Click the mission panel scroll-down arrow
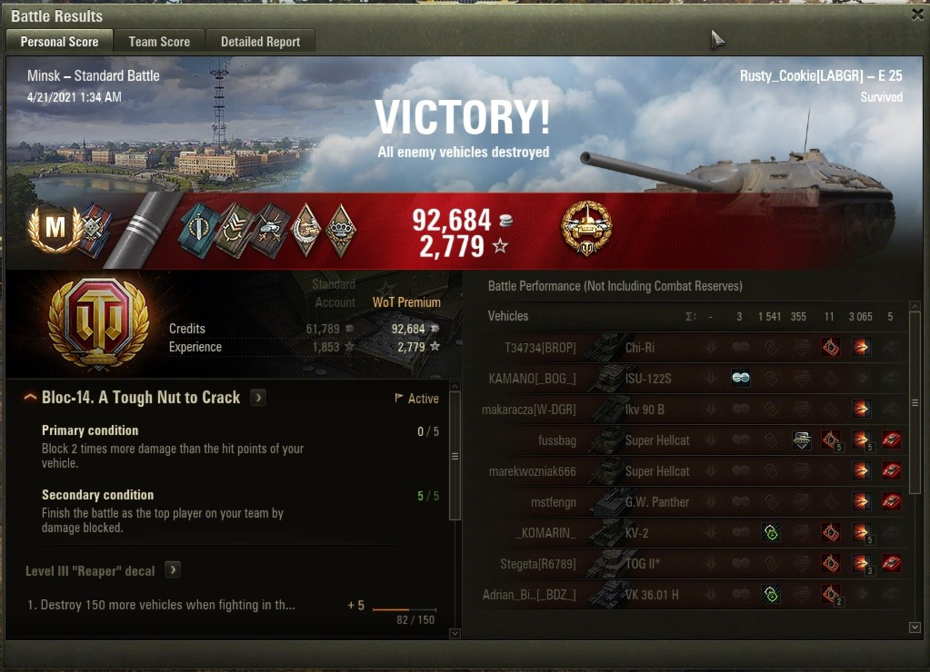 (x=455, y=632)
